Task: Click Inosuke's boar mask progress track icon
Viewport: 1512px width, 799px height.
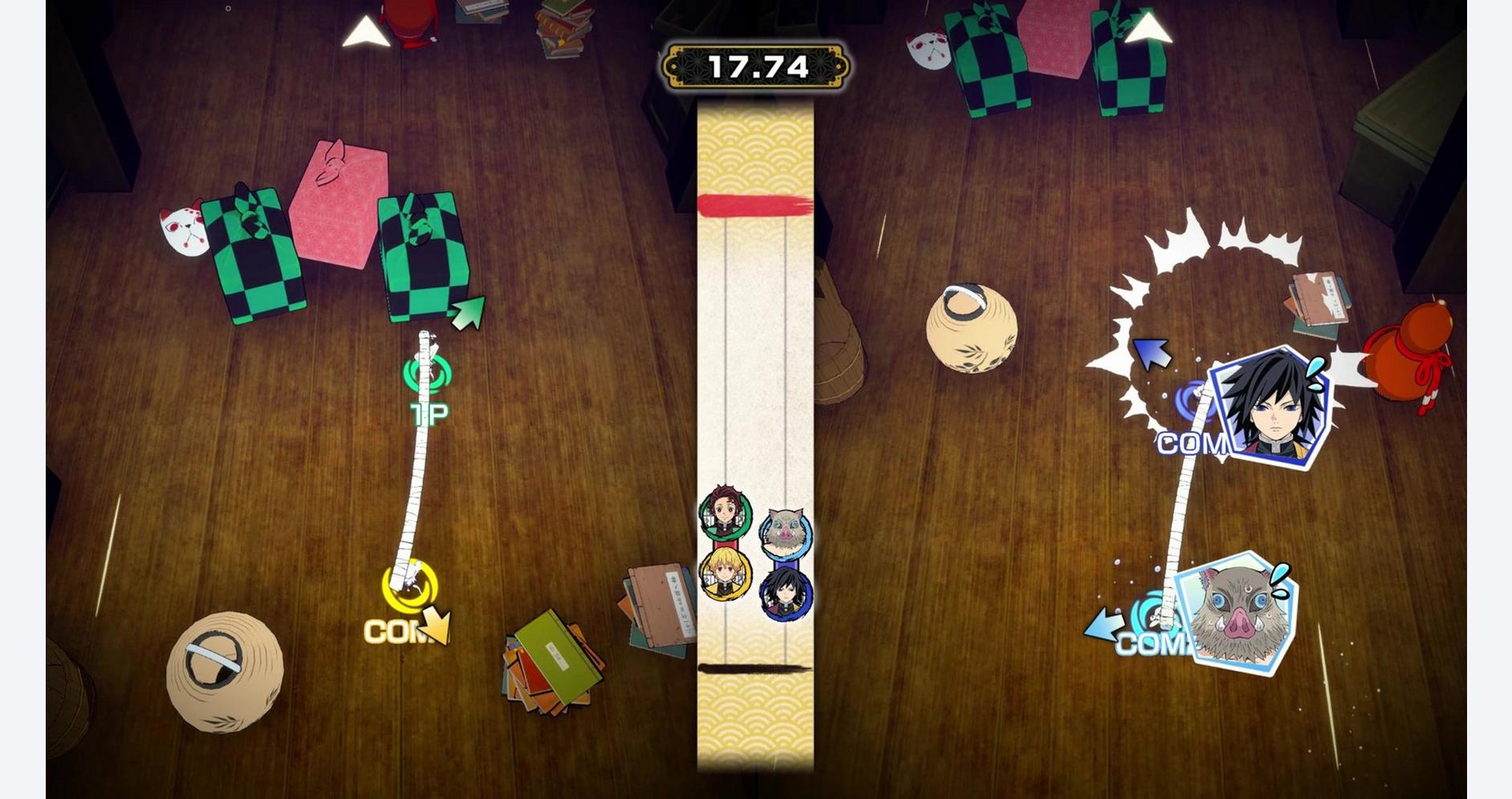Action: 786,532
